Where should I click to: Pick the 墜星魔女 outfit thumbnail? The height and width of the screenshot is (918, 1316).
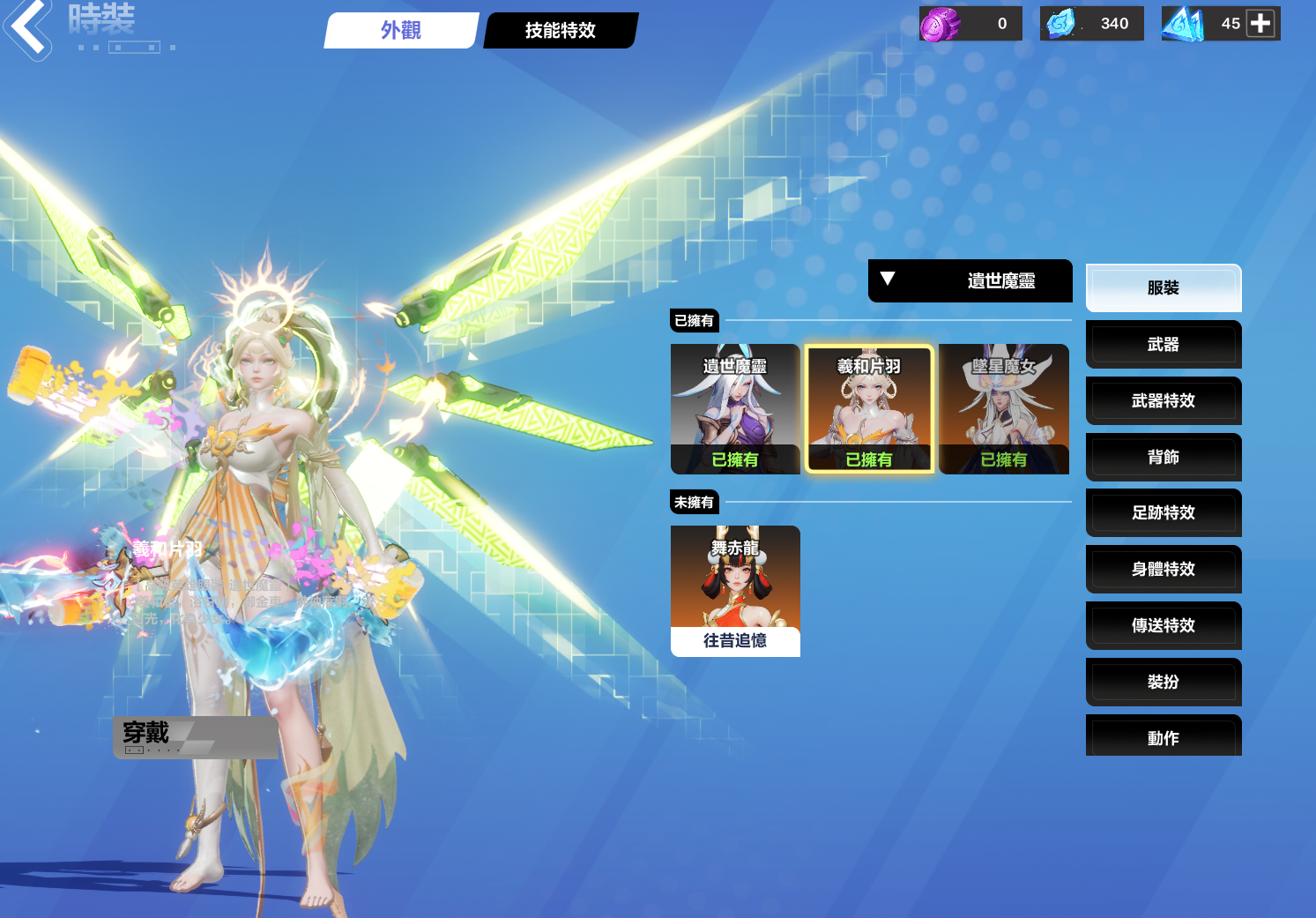click(1004, 409)
